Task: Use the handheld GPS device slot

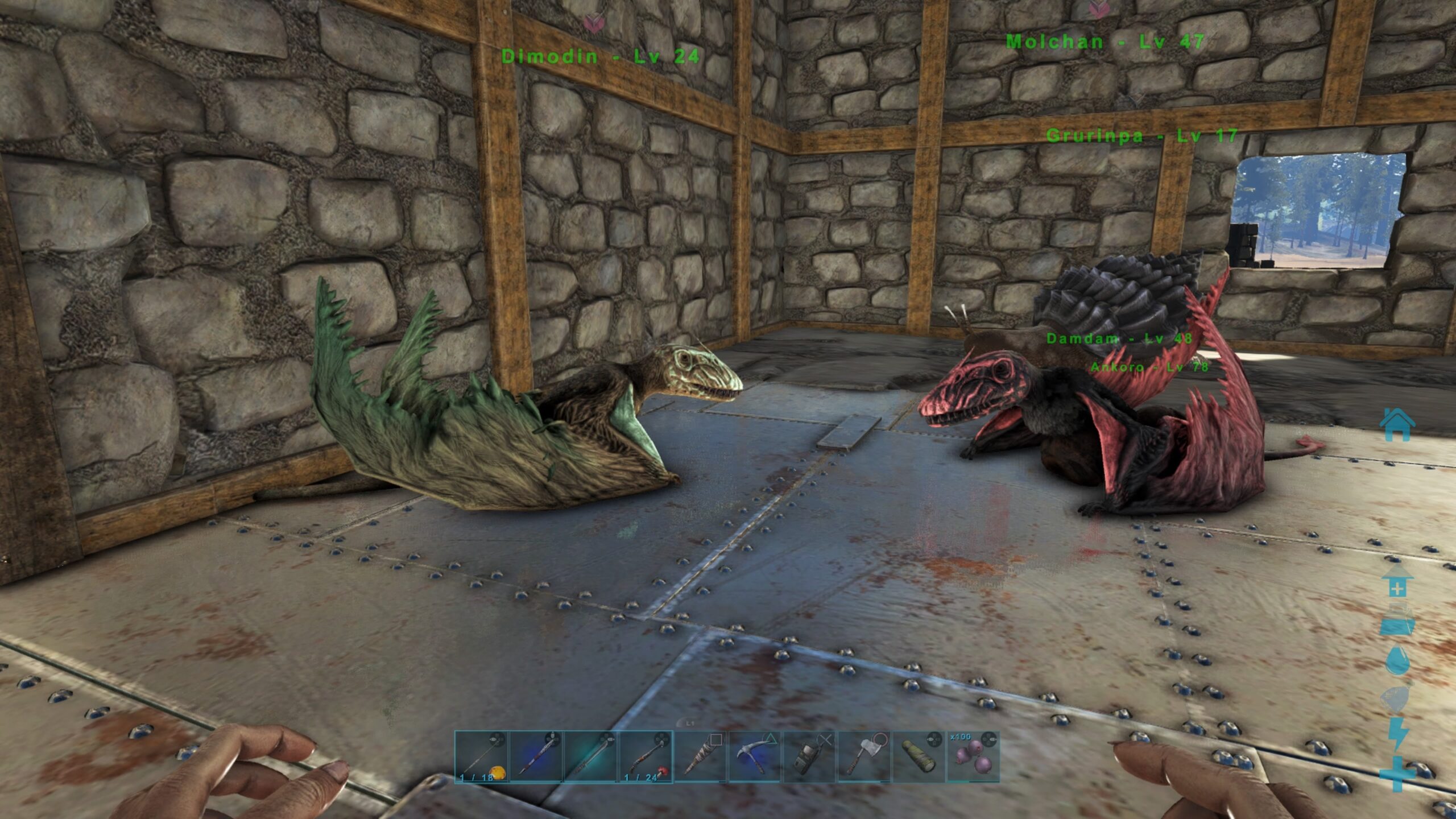Action: pos(809,756)
